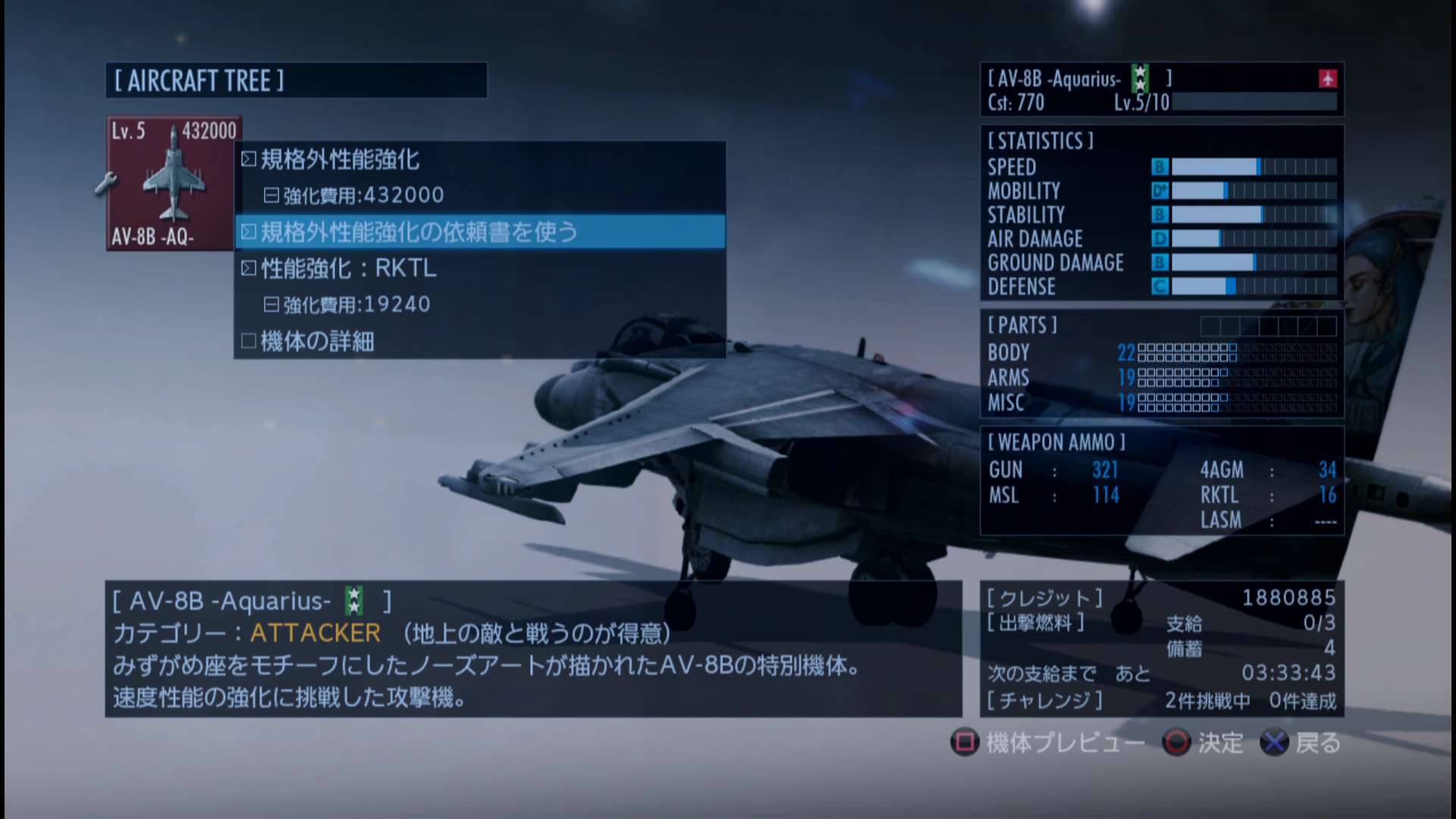The image size is (1456, 819).
Task: Select the AV-8B -AQ- aircraft tile
Action: [173, 184]
